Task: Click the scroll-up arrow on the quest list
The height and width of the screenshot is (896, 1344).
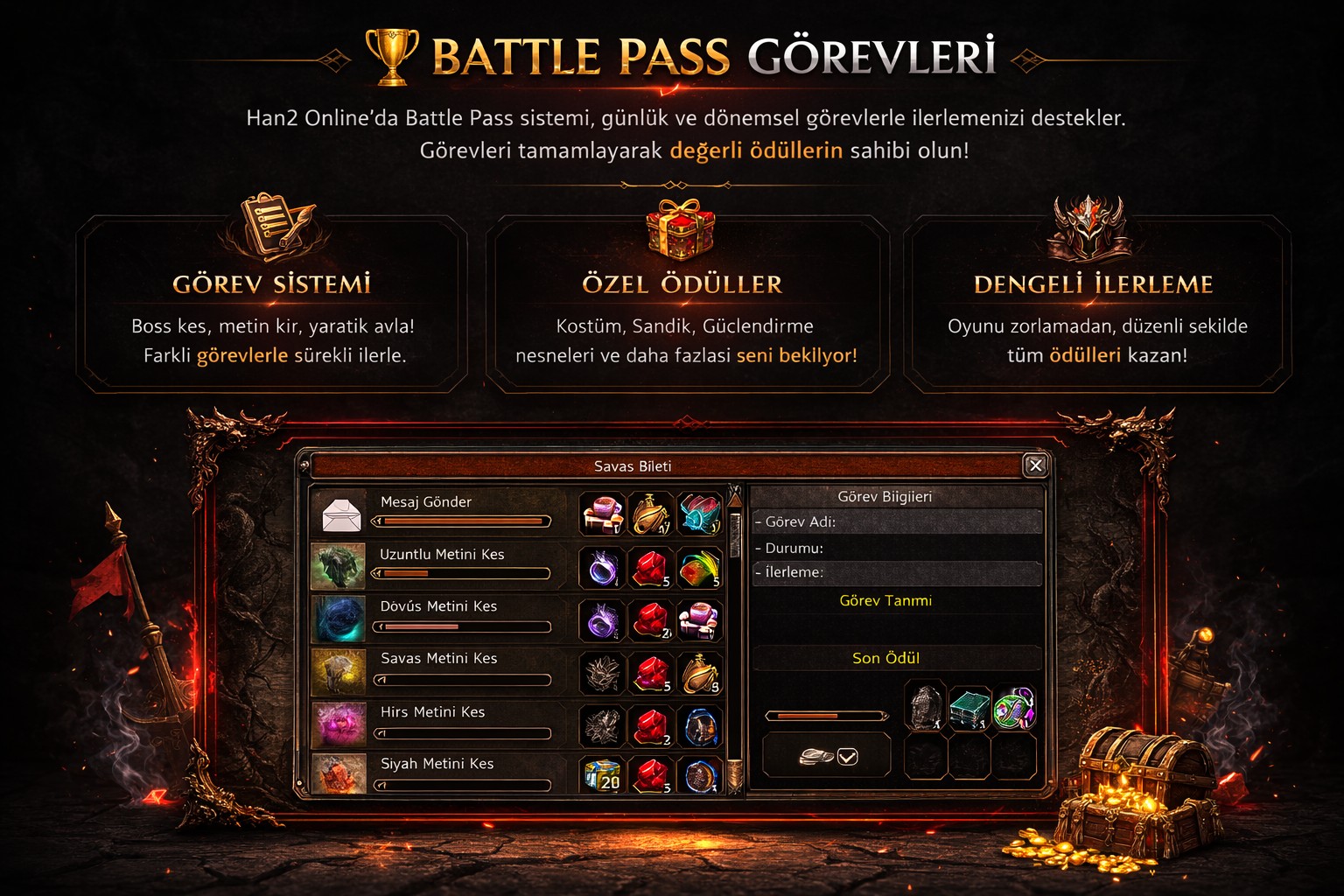Action: (735, 500)
